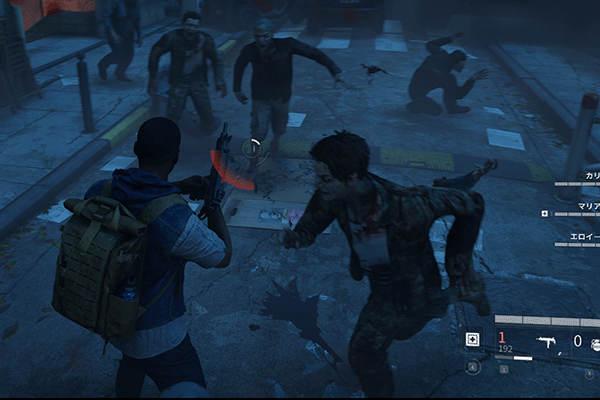Click the small medkit icon beside マリア
600x400 pixels.
click(544, 213)
